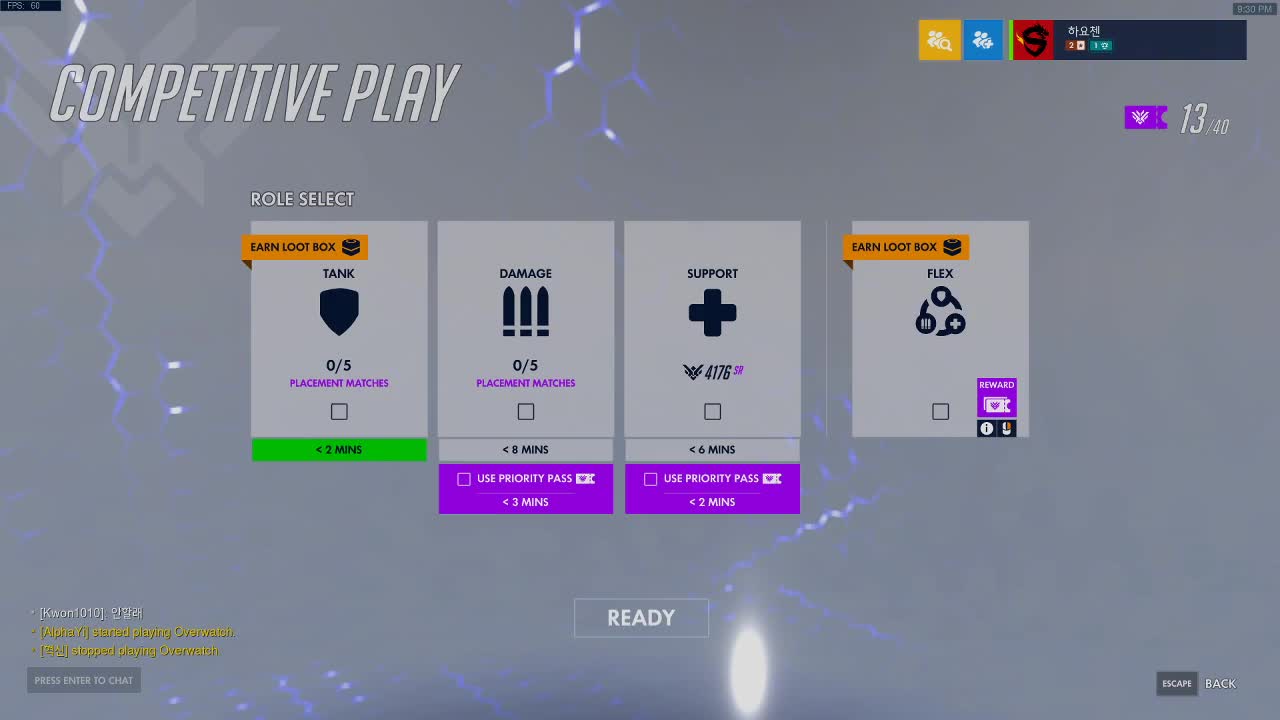This screenshot has width=1280, height=720.
Task: Open the REWARD priority pass ticket
Action: tap(996, 403)
